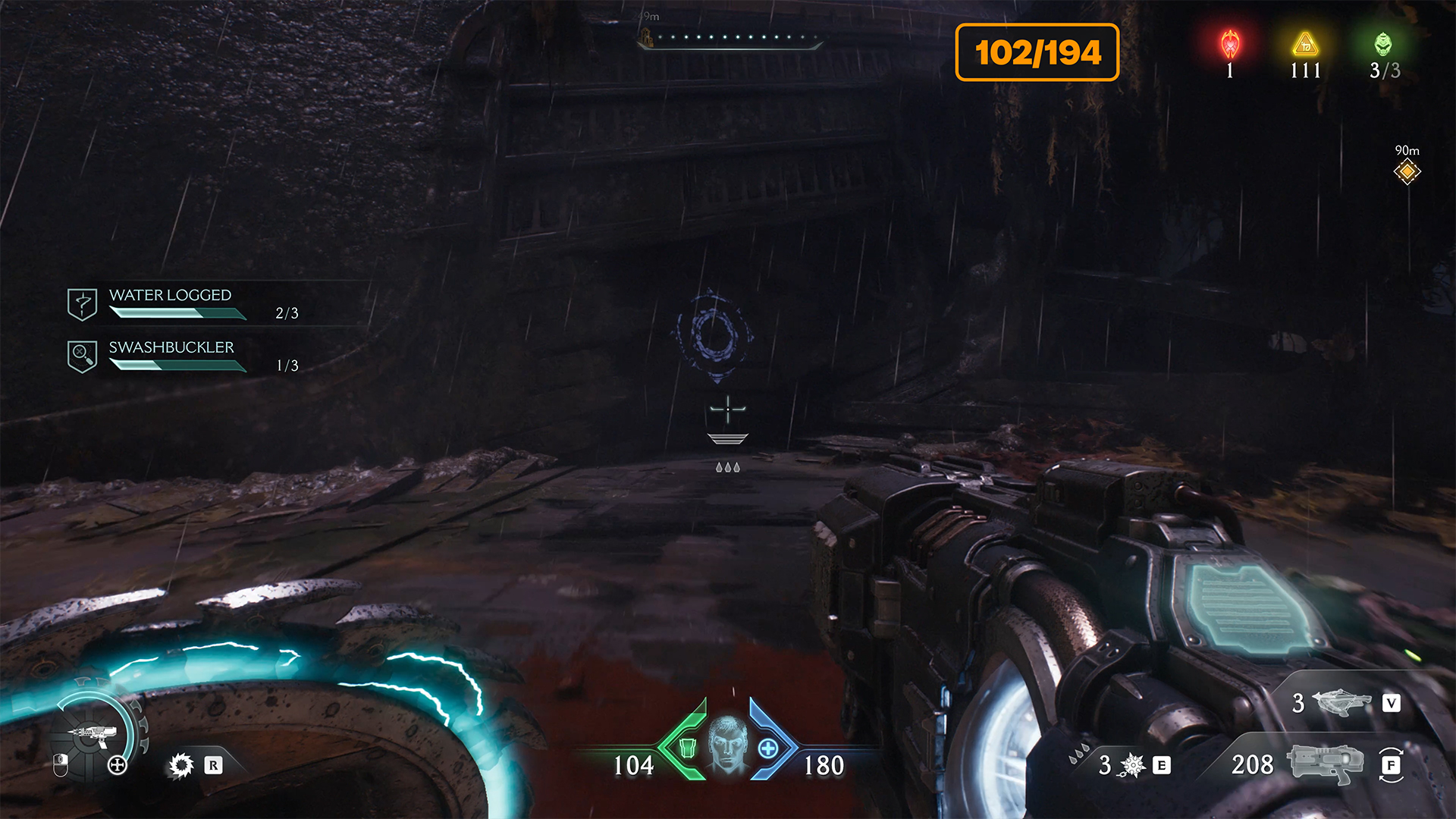Activate the shield saw ability icon
Viewport: 1456px width, 819px height.
point(181,765)
